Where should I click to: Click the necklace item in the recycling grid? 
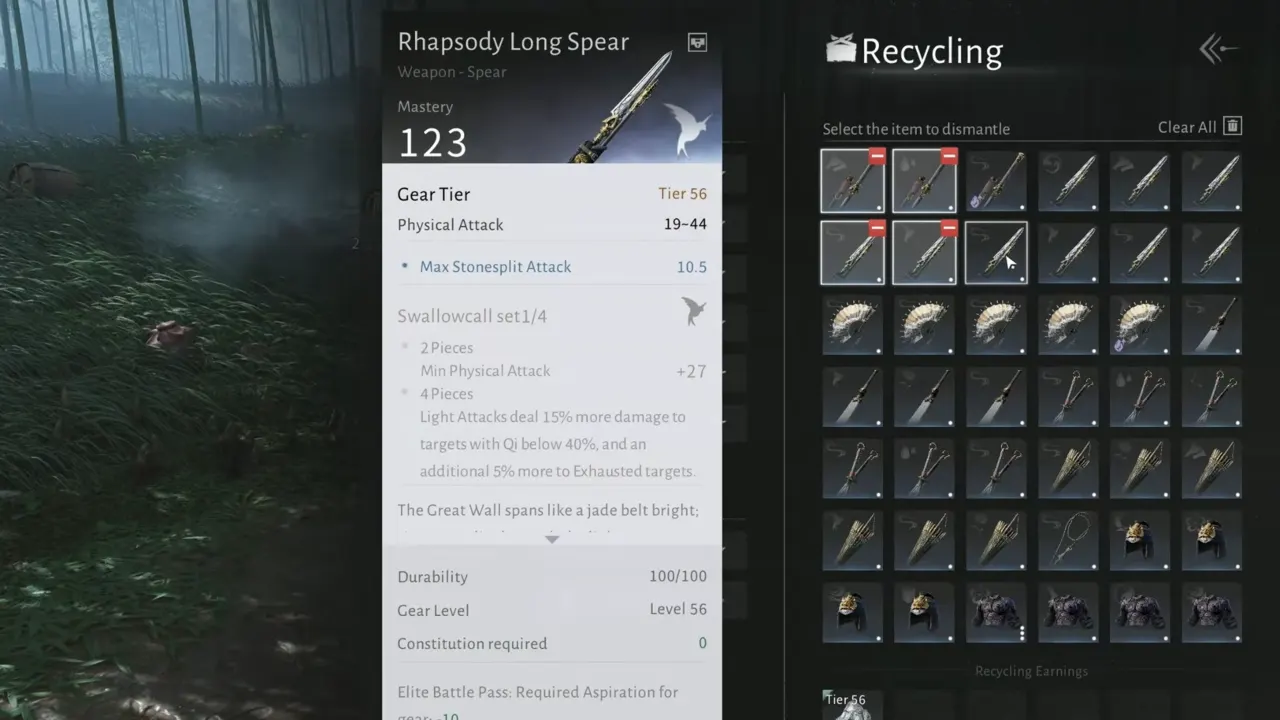point(1069,540)
